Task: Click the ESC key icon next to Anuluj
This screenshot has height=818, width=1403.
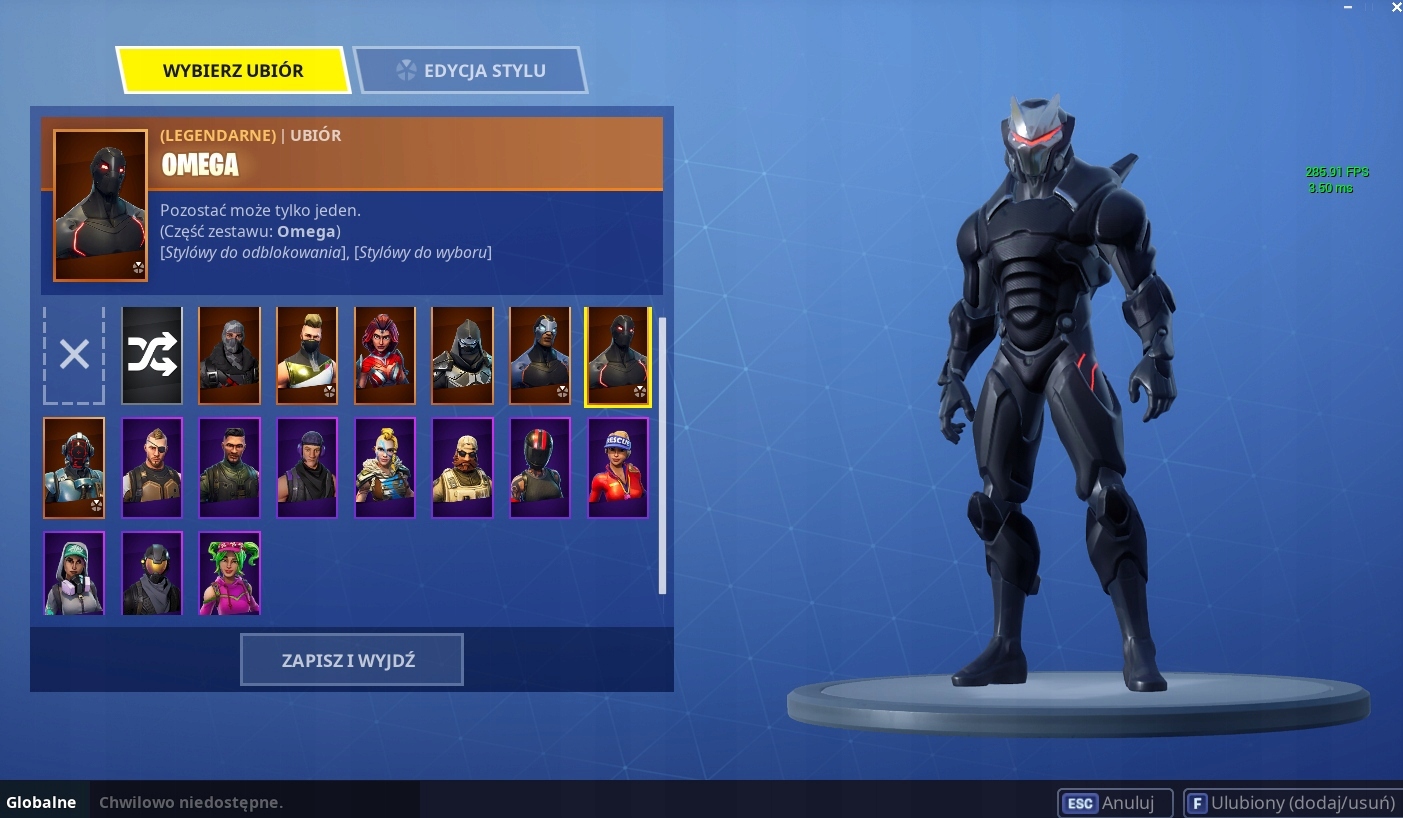Action: click(x=1080, y=803)
